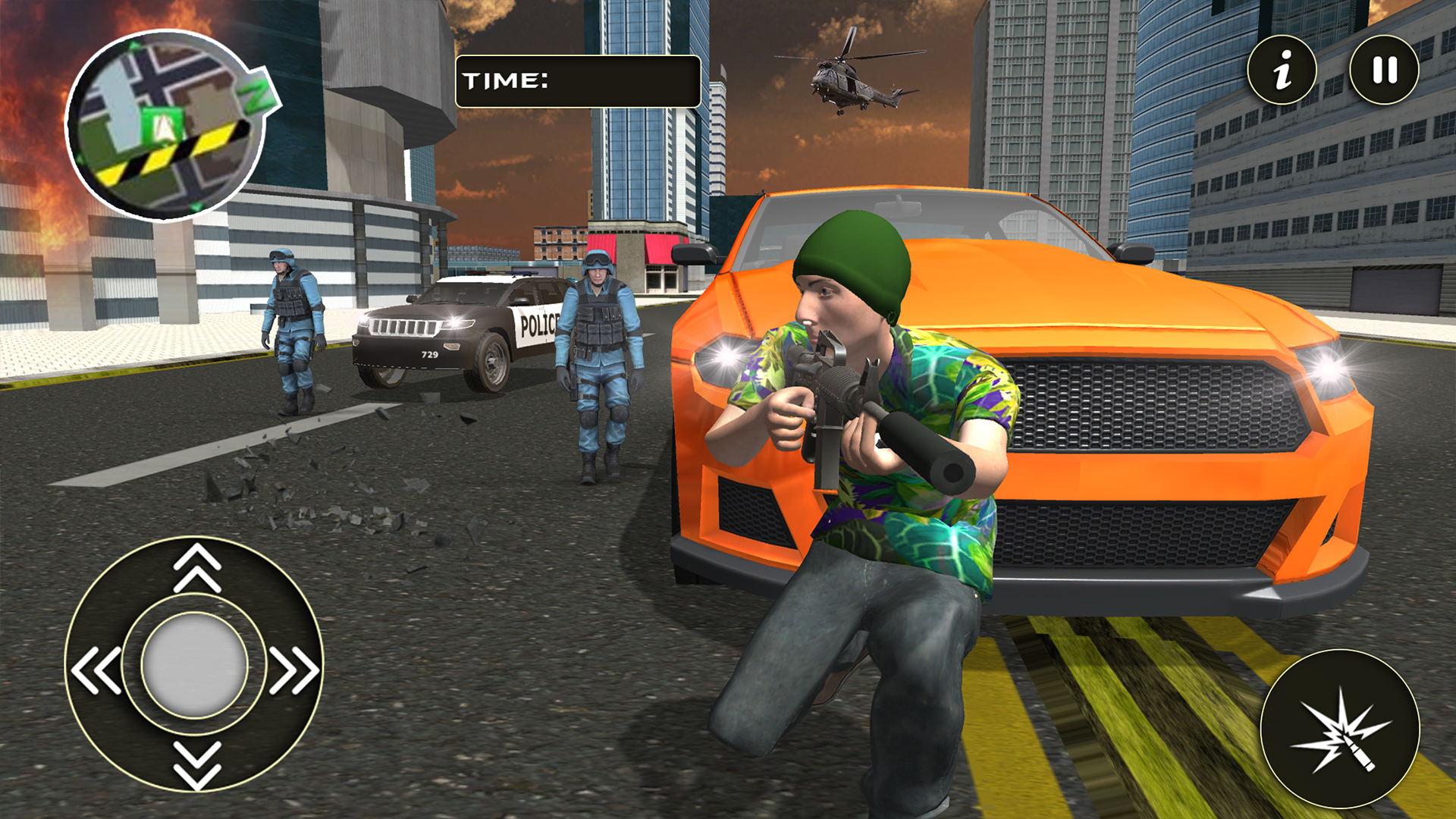1456x819 pixels.
Task: Fire the weapon with the shoot button
Action: (x=1339, y=730)
